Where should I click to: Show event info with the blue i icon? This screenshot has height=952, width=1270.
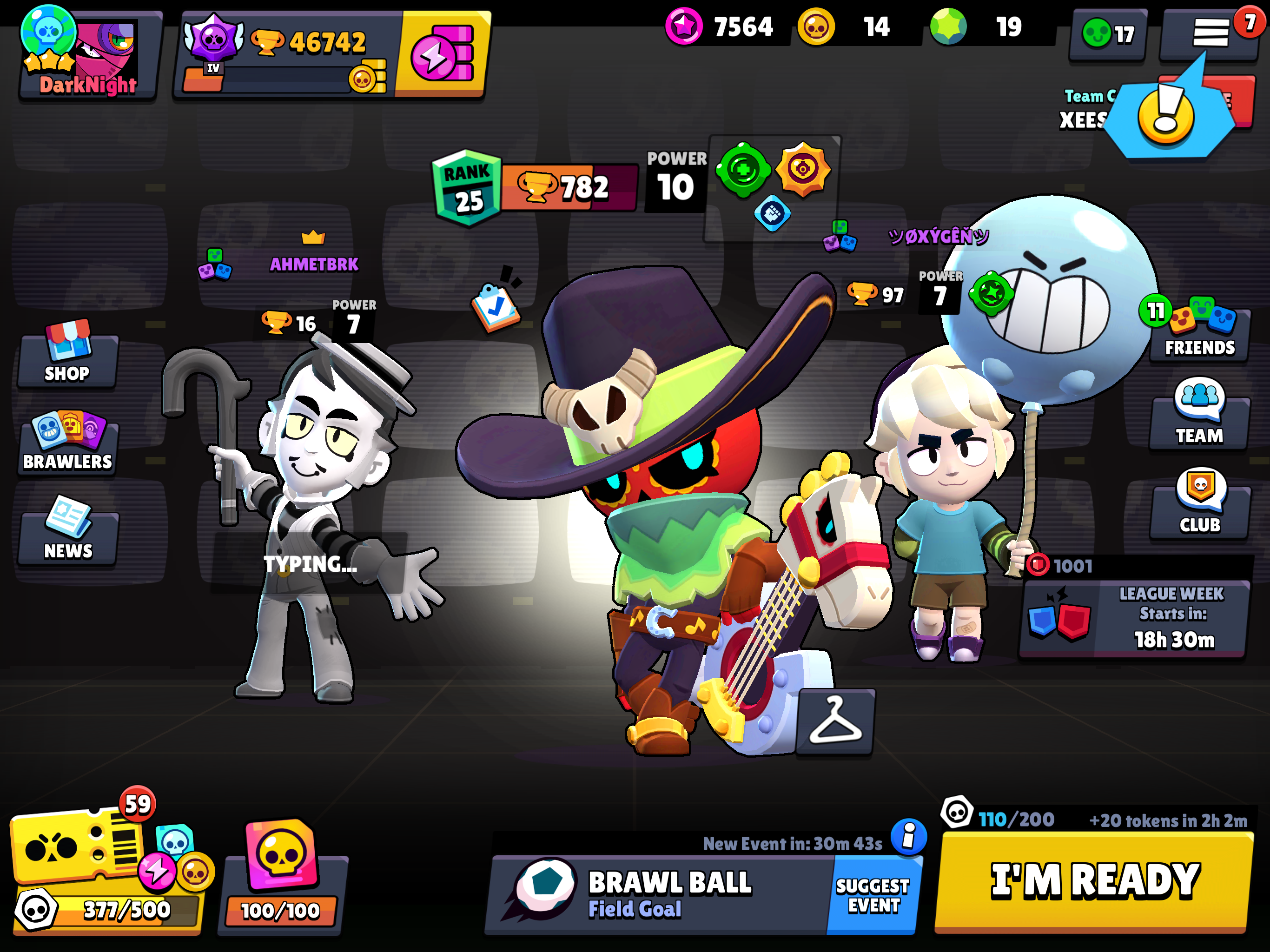(x=908, y=837)
